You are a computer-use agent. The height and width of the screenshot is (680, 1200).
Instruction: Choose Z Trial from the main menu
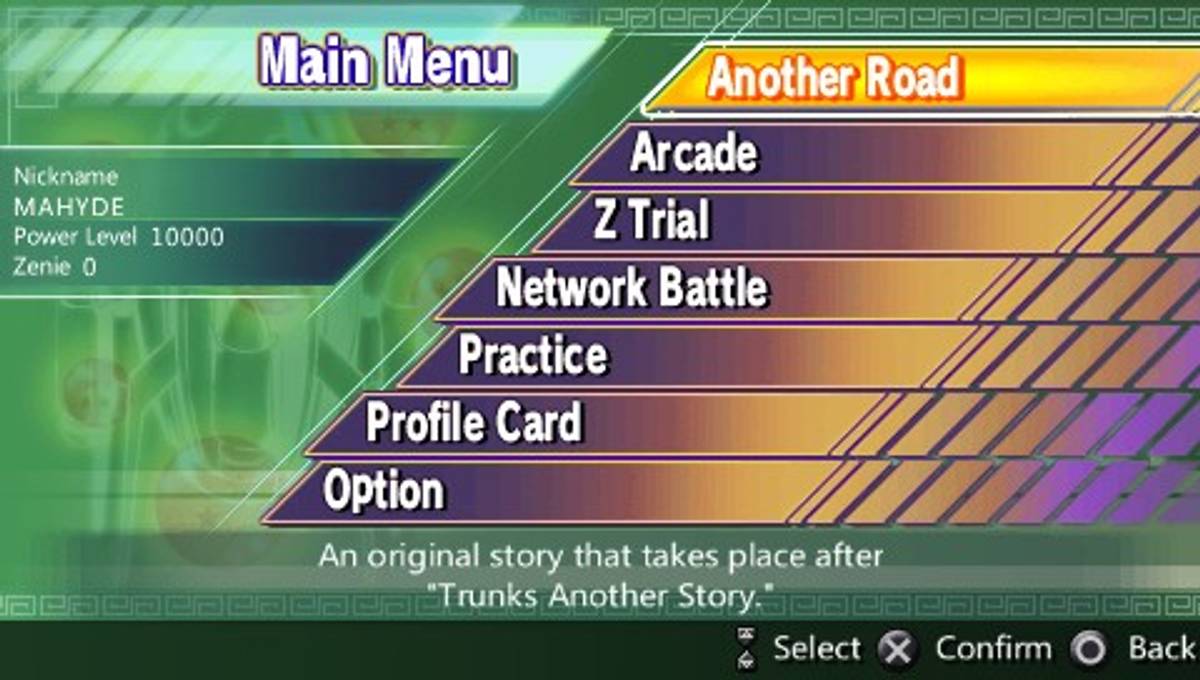651,220
